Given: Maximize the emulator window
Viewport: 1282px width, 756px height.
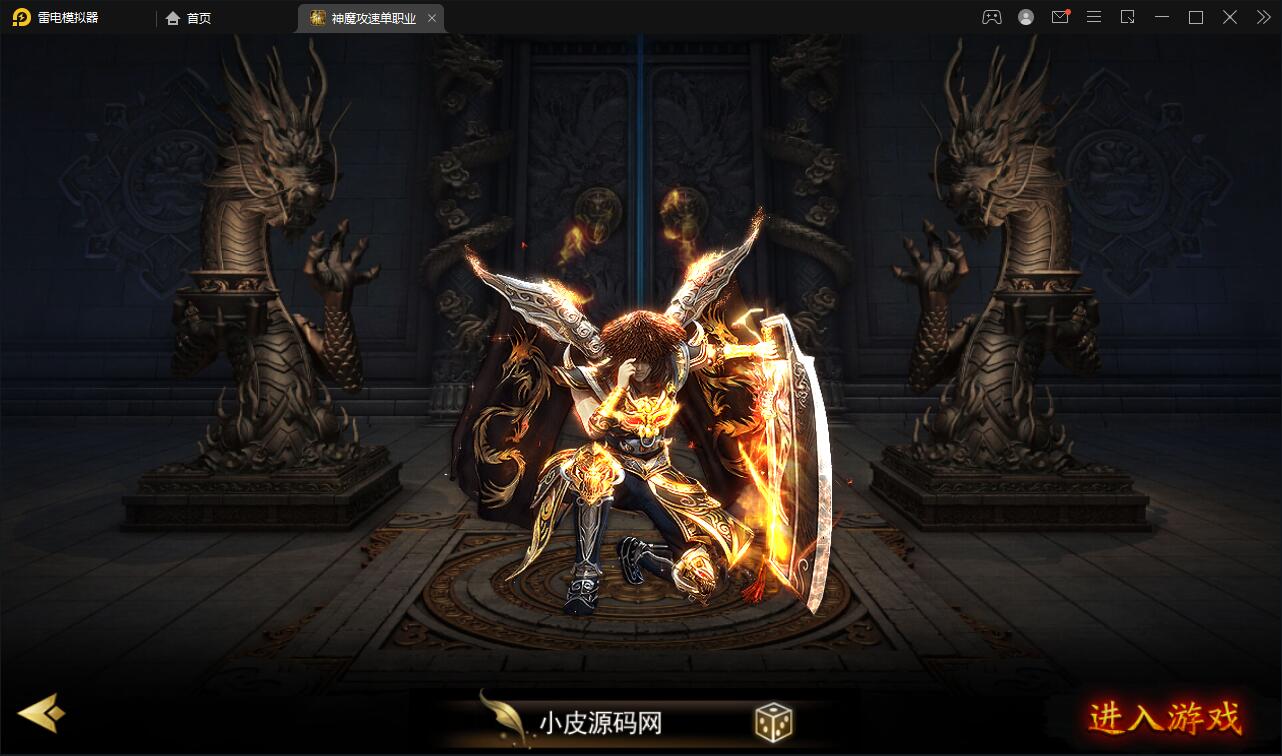Looking at the screenshot, I should pos(1195,17).
